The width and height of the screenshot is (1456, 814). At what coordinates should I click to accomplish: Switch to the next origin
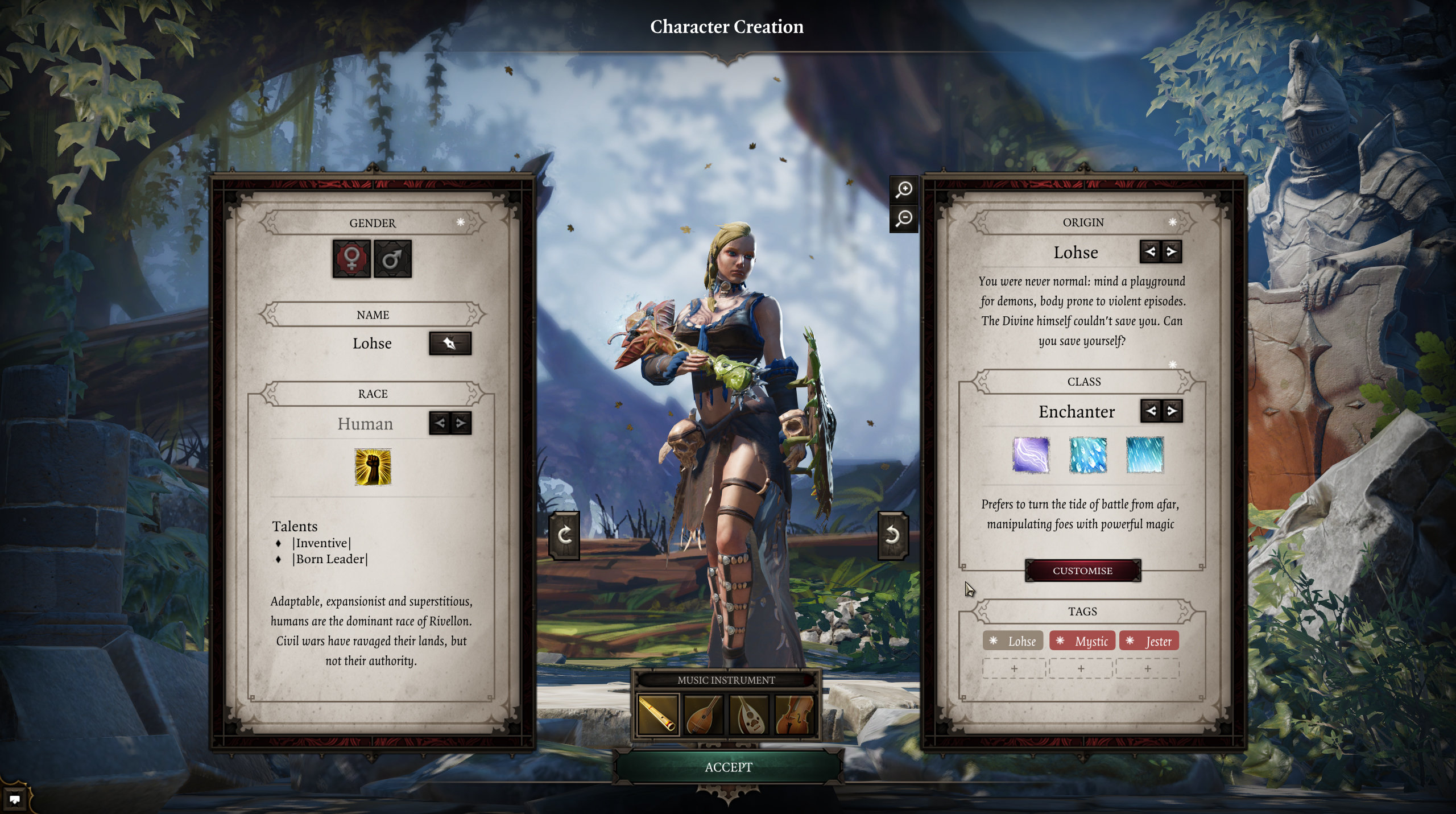click(1172, 251)
